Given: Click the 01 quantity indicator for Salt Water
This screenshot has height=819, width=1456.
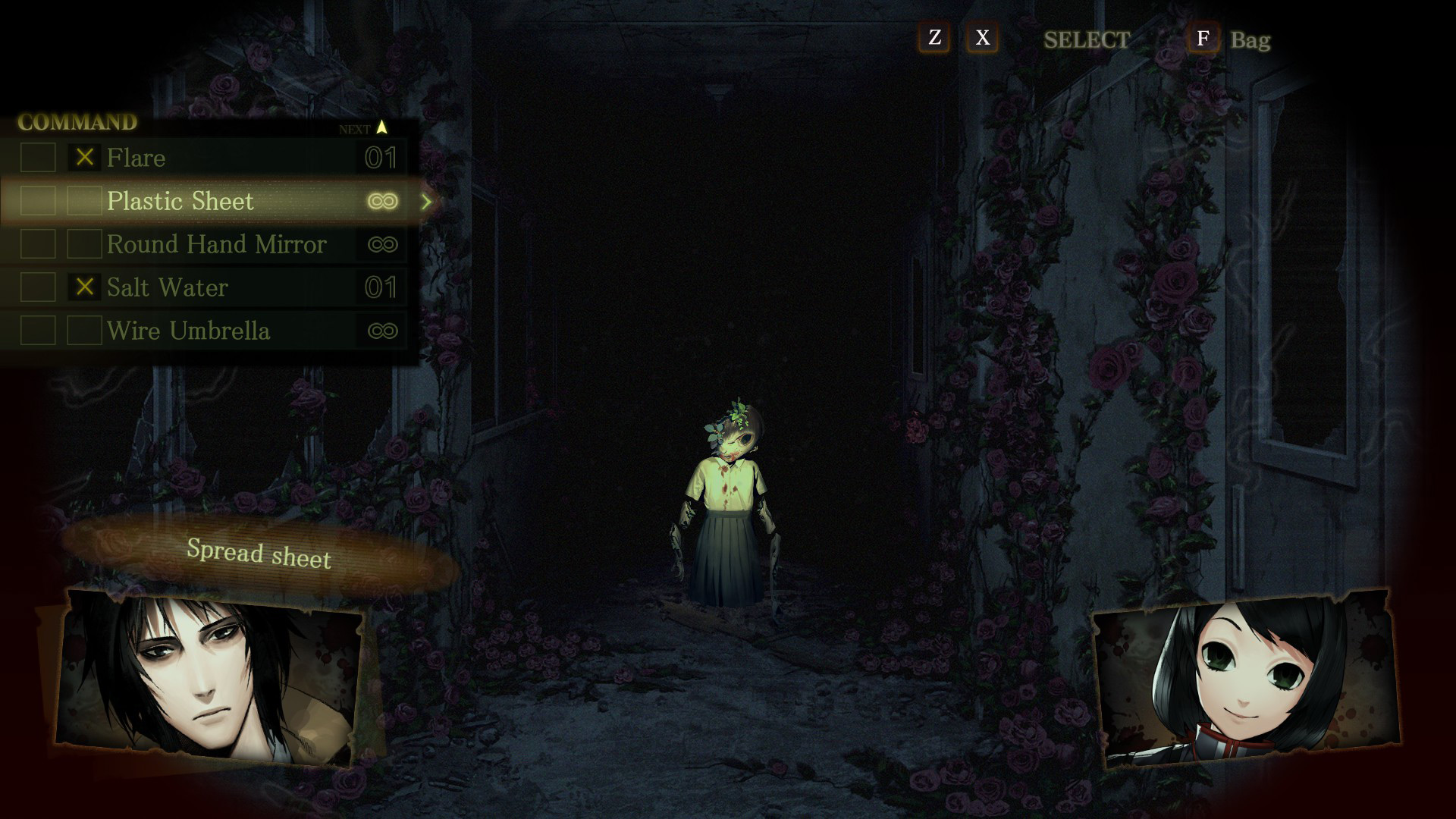Looking at the screenshot, I should point(383,287).
